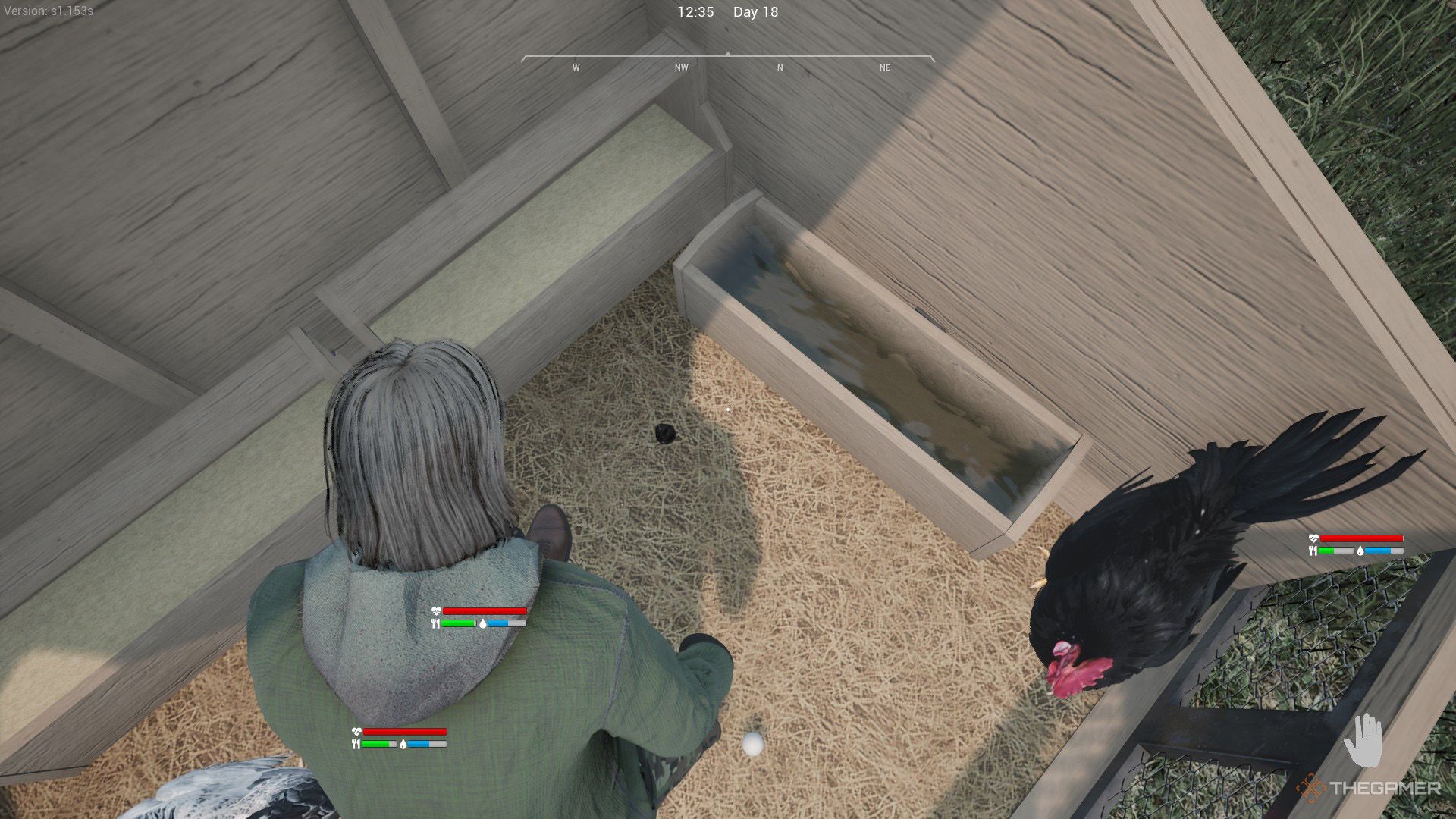Click the fork icon of the upper-center status bars
Viewport: 1456px width, 819px height.
pyautogui.click(x=435, y=624)
